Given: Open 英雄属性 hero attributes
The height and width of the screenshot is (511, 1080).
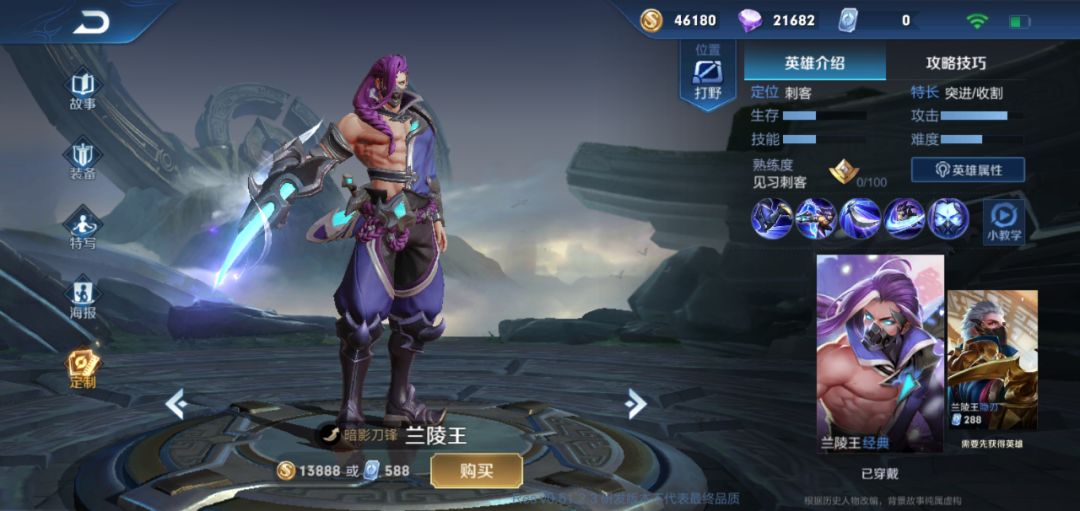Looking at the screenshot, I should [x=967, y=170].
